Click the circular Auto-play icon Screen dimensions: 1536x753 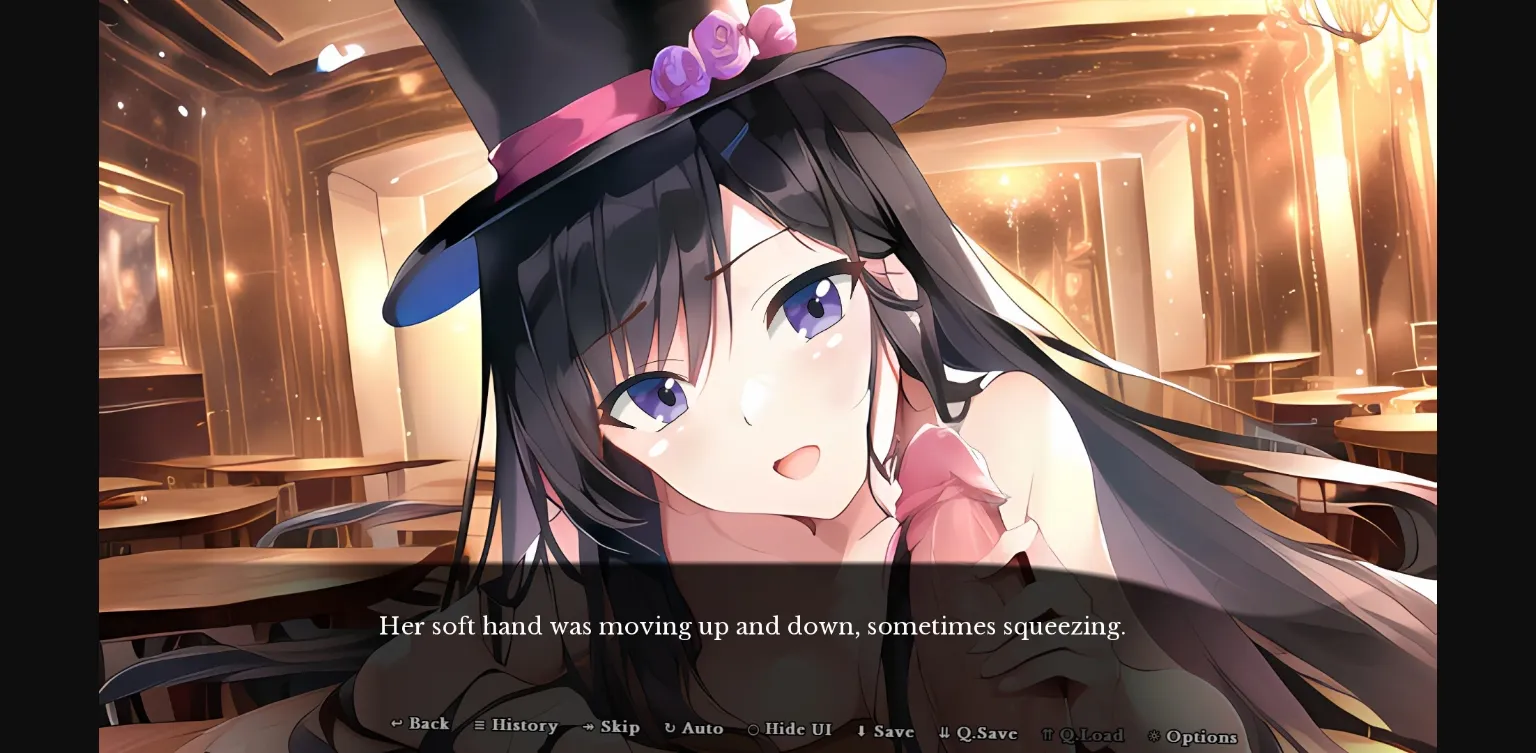point(668,728)
